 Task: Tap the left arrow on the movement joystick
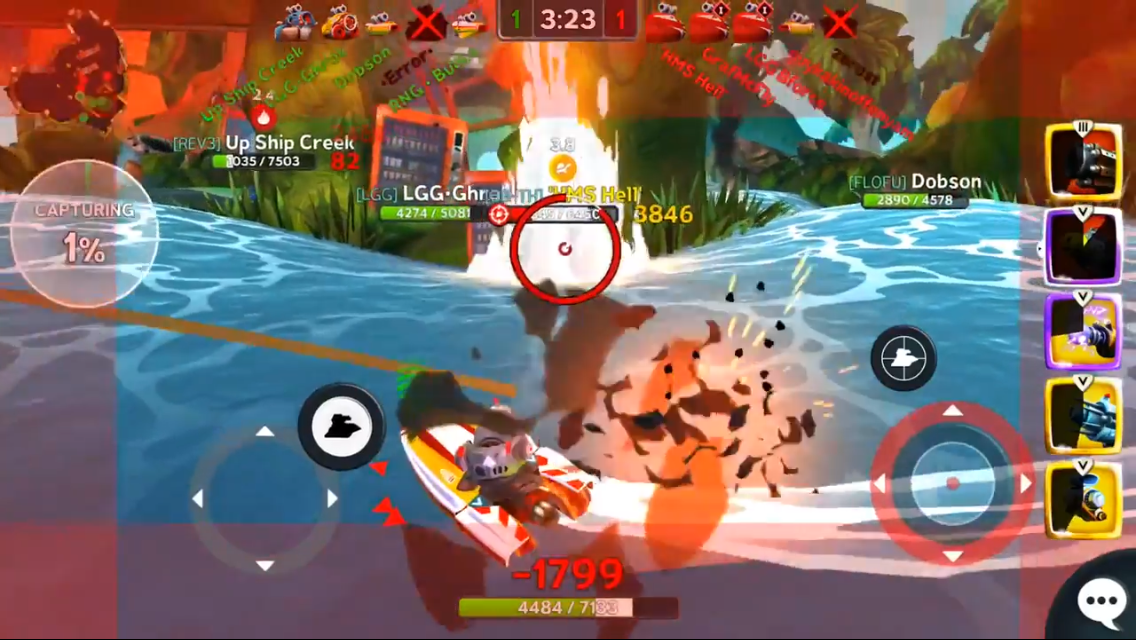pyautogui.click(x=198, y=498)
